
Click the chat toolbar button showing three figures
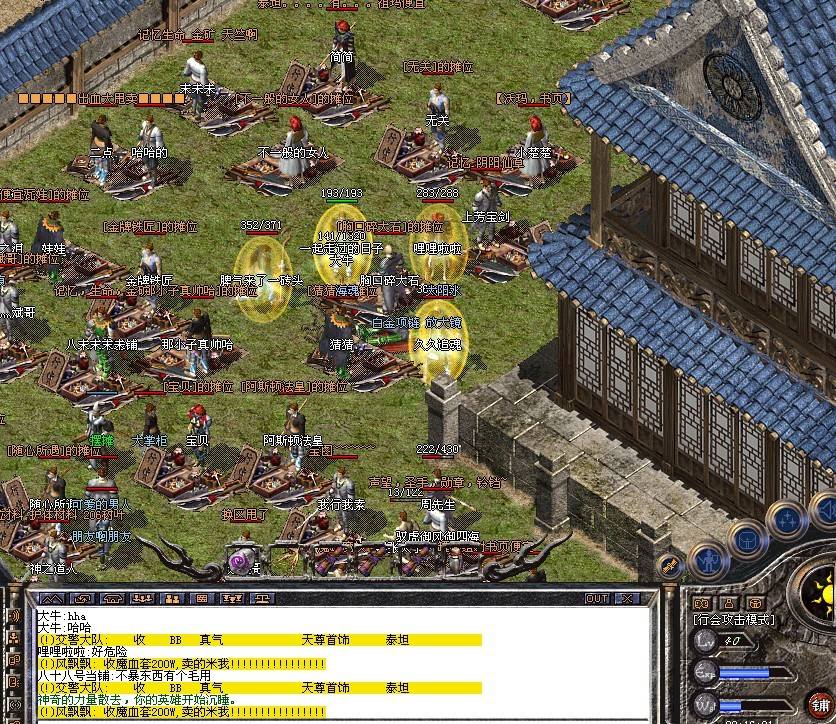[x=141, y=599]
